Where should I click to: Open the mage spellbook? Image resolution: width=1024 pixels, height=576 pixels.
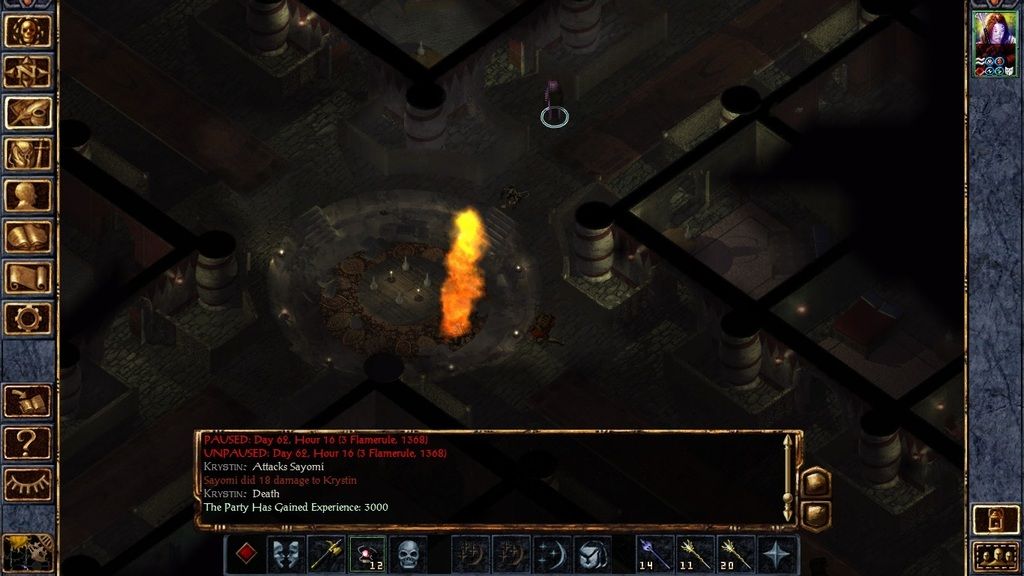pyautogui.click(x=28, y=236)
